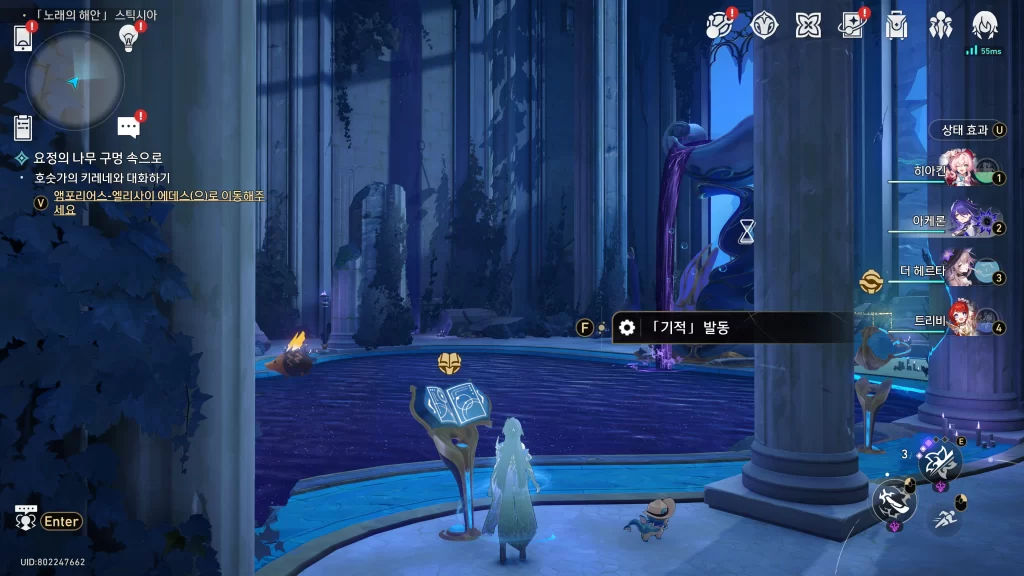This screenshot has height=576, width=1024.
Task: Open the character head icon above the ping
Action: coord(985,24)
